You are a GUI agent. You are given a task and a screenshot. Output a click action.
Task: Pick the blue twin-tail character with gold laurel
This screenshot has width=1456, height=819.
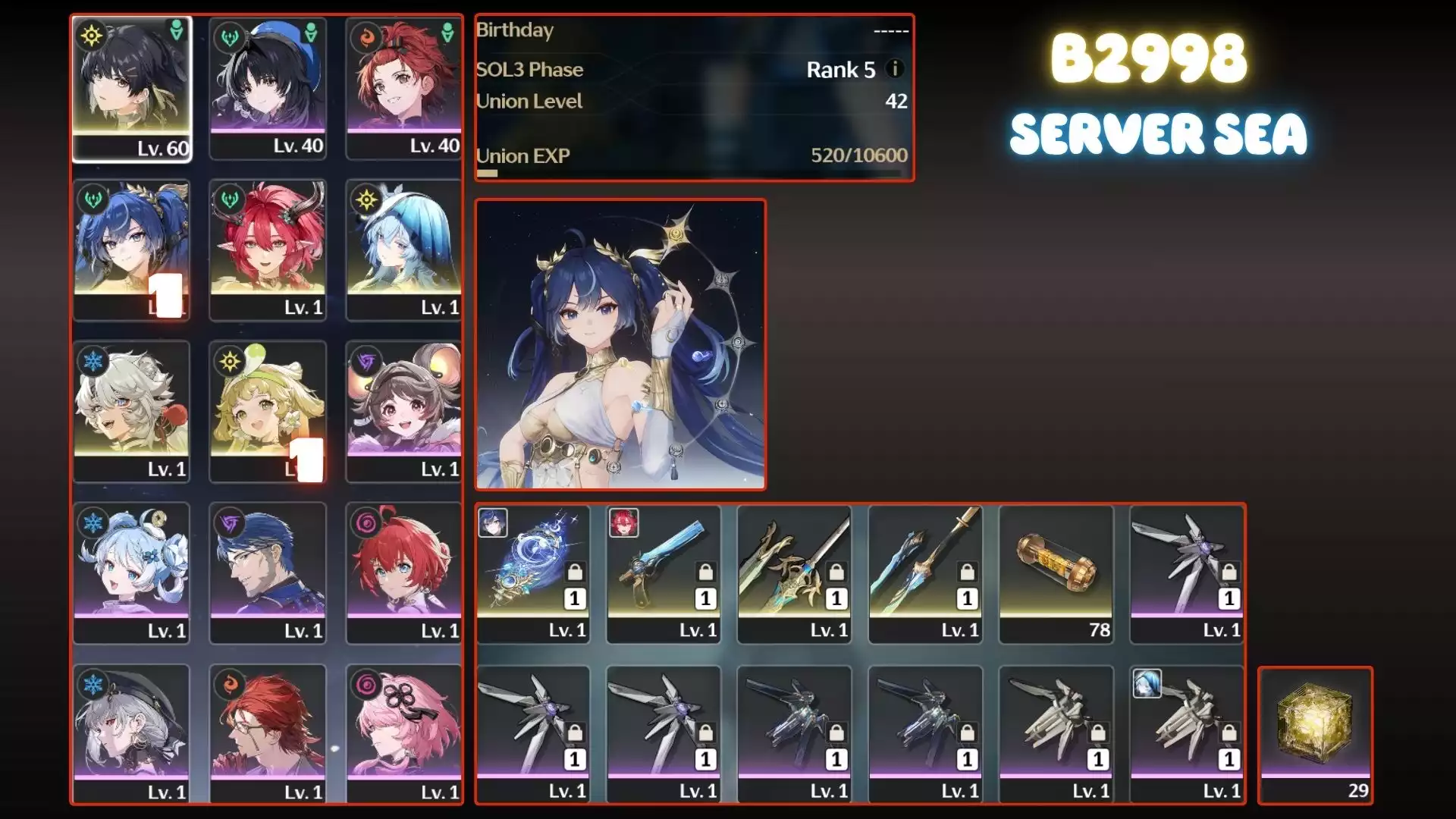[131, 249]
